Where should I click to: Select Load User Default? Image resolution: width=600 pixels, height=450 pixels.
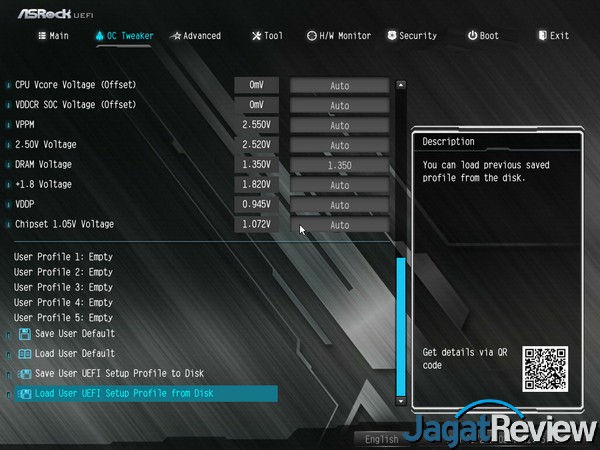(x=74, y=354)
